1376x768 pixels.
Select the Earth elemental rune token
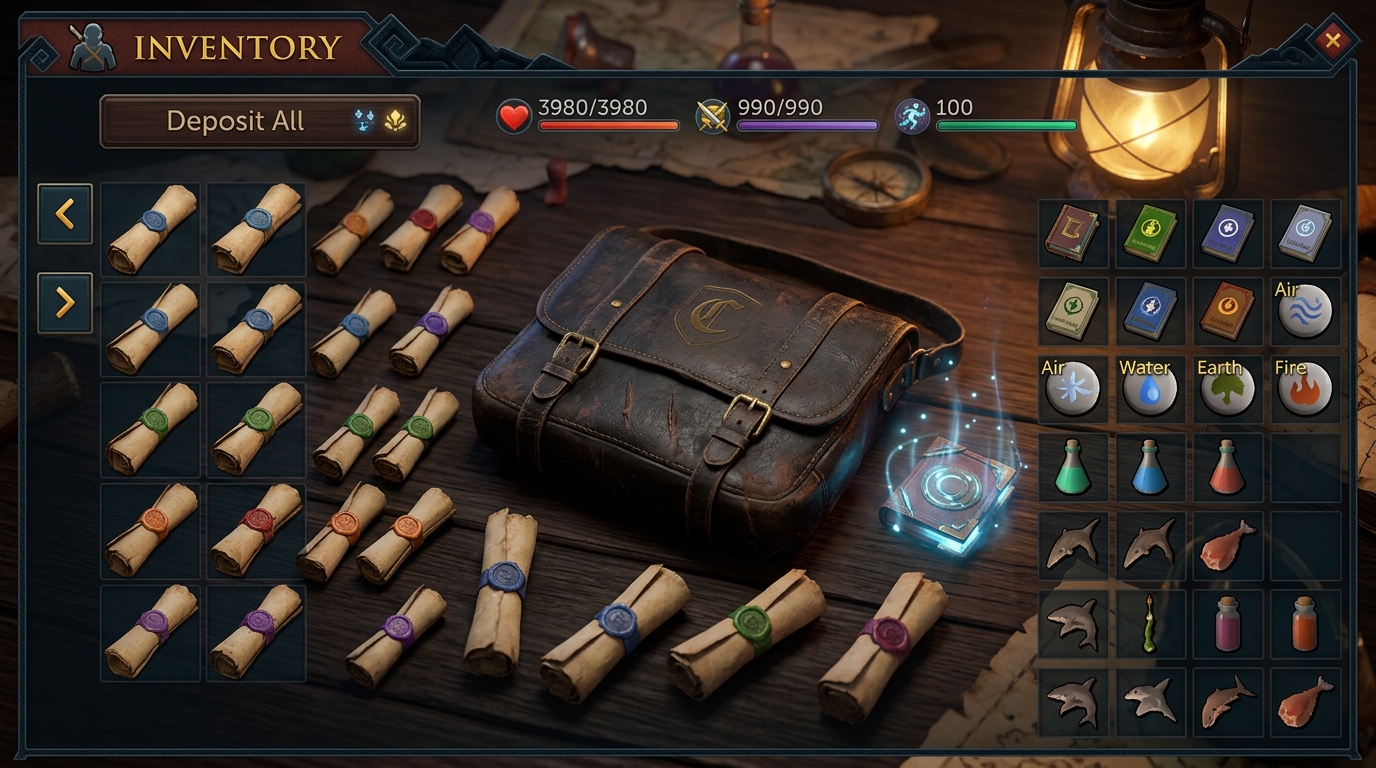tap(1227, 388)
